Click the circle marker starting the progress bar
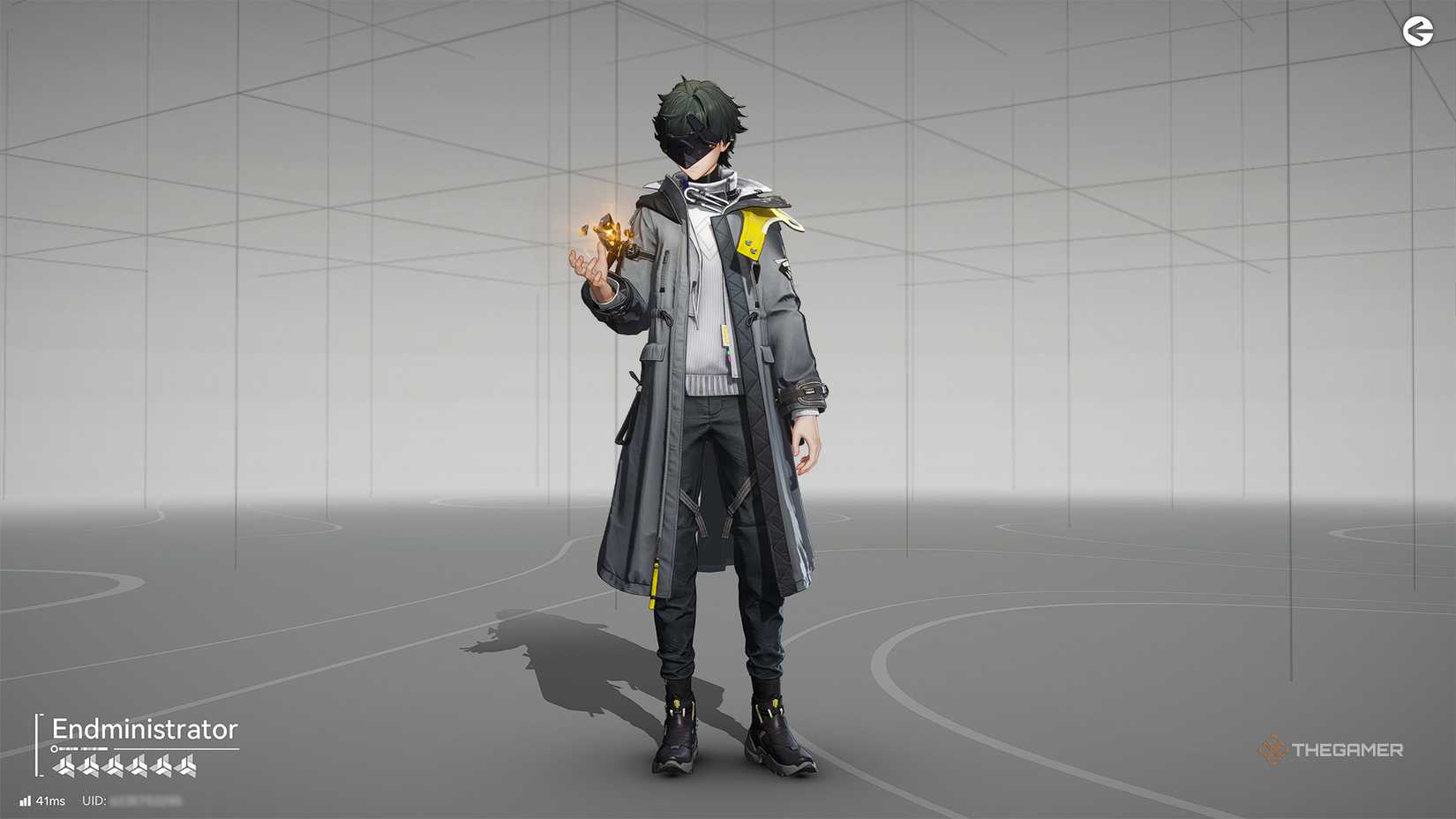Viewport: 1456px width, 819px height. [55, 748]
